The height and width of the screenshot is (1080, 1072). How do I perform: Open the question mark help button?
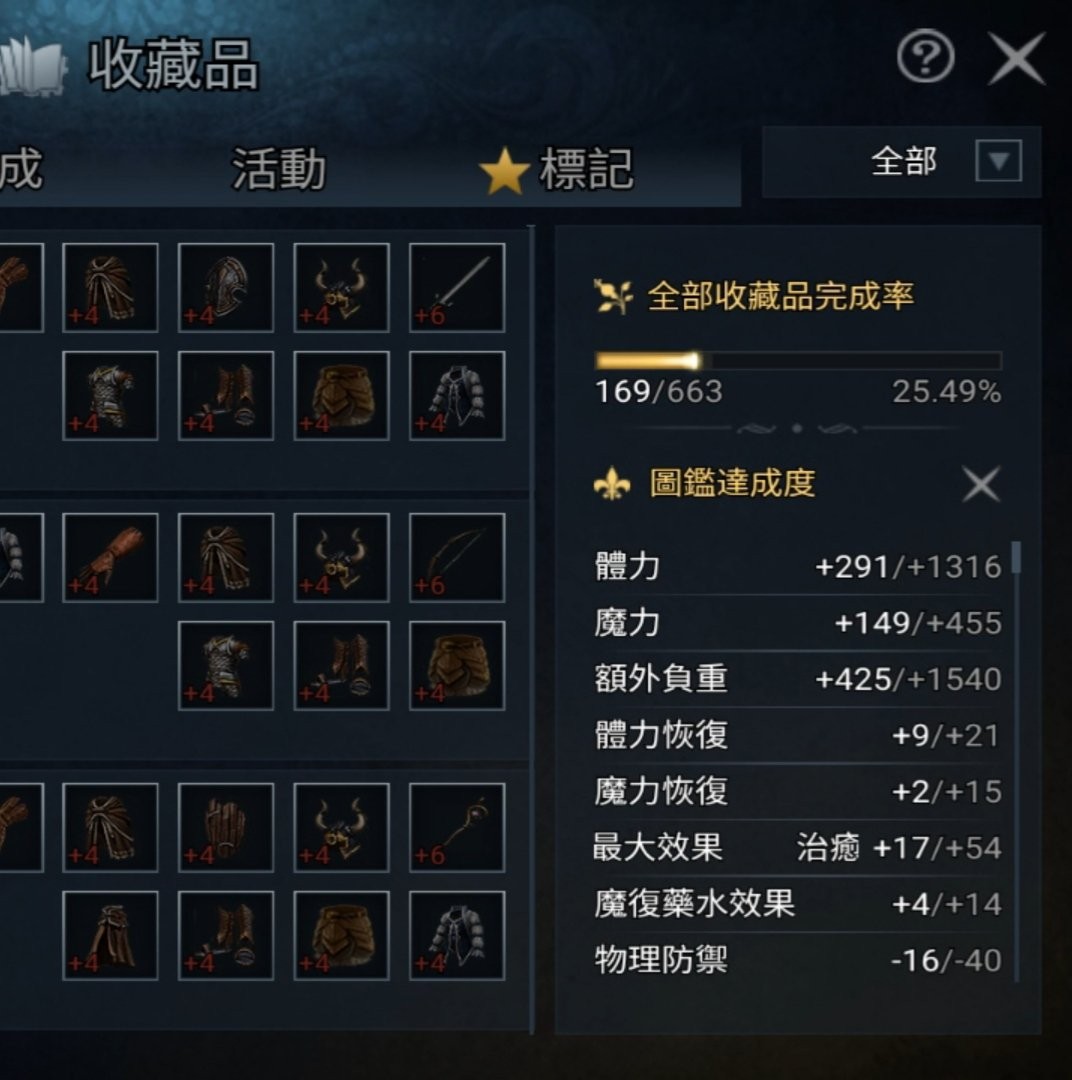pyautogui.click(x=925, y=59)
